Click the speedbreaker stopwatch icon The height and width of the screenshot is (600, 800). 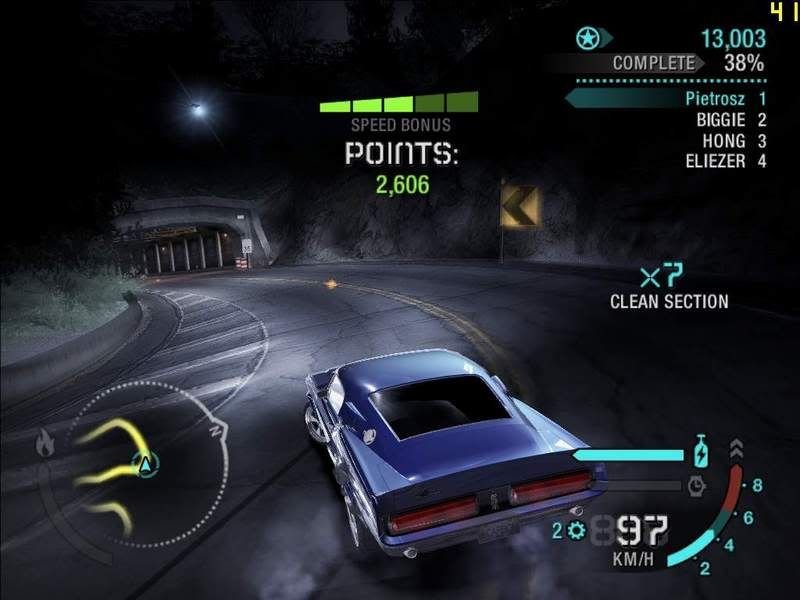pos(697,486)
